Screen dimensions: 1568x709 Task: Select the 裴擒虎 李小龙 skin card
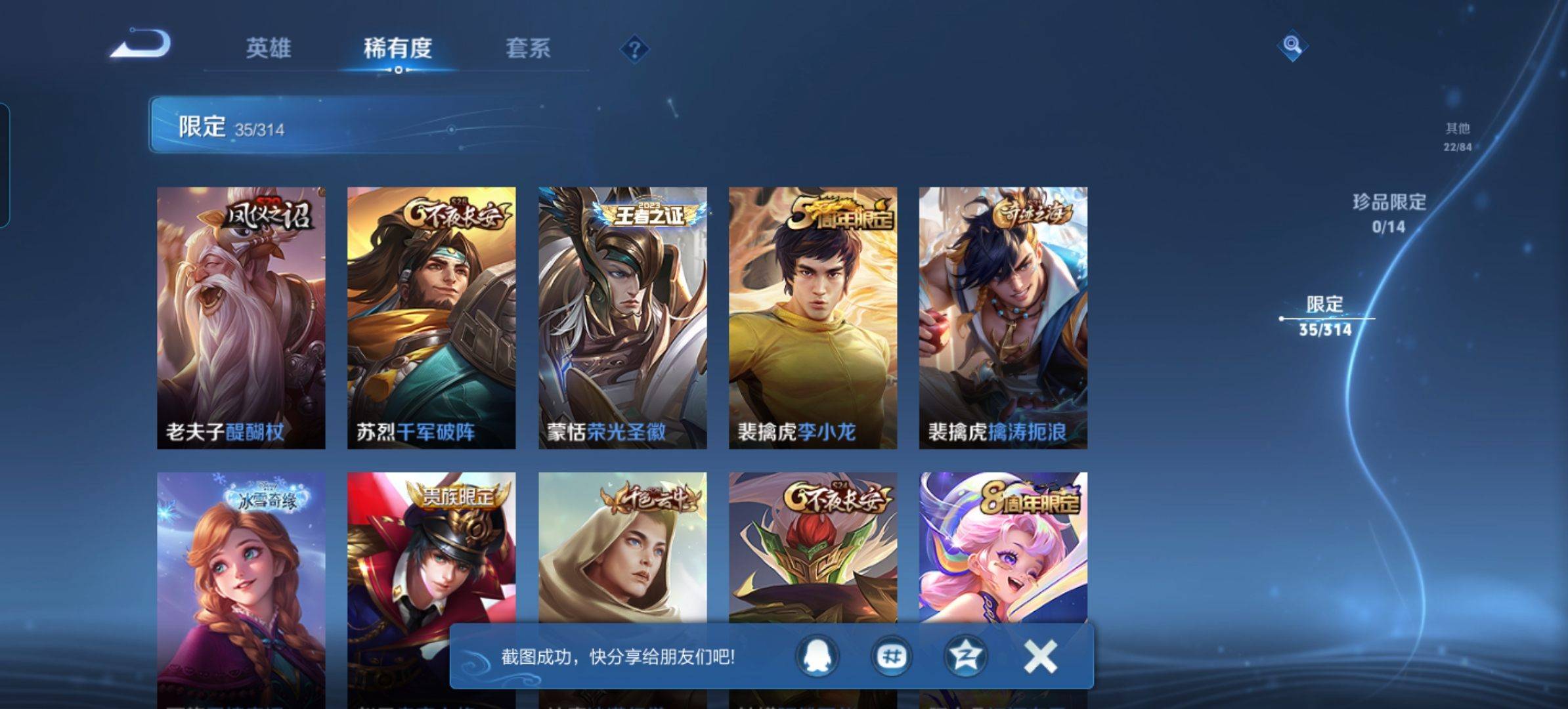(813, 318)
